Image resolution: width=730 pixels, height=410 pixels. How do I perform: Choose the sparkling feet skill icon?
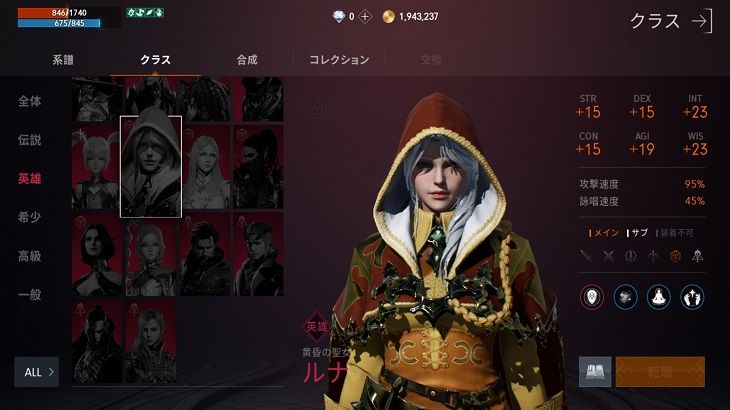click(693, 296)
